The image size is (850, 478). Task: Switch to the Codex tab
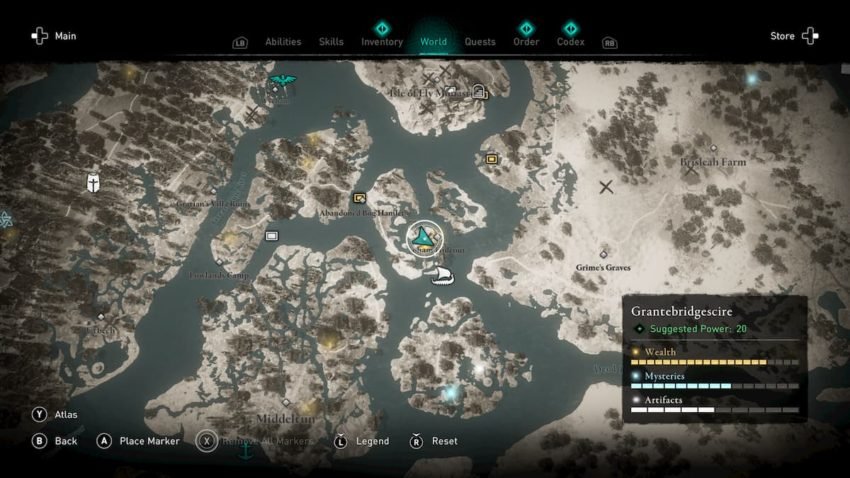pyautogui.click(x=570, y=42)
